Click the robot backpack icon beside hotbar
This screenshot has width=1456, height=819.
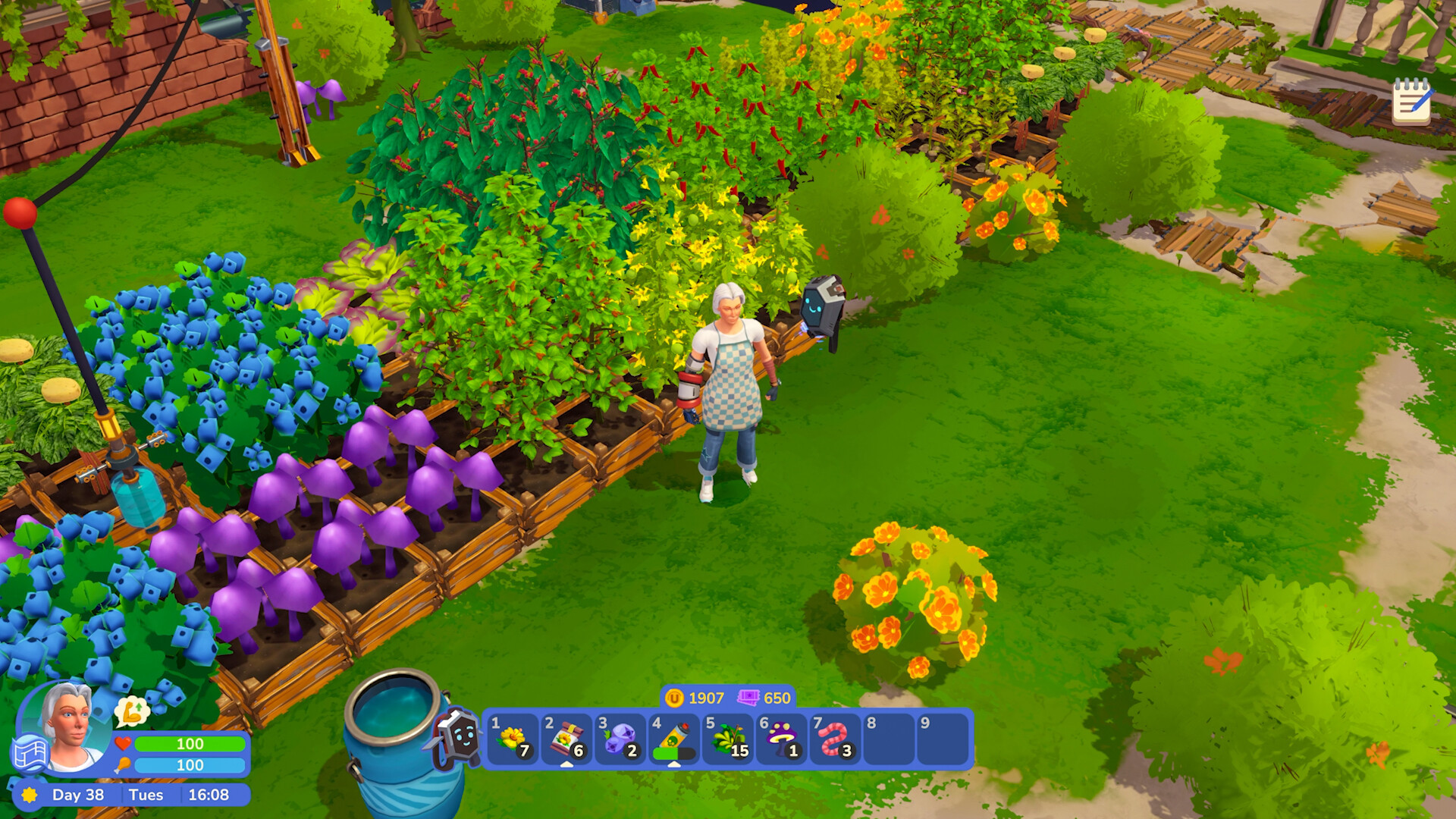[457, 736]
